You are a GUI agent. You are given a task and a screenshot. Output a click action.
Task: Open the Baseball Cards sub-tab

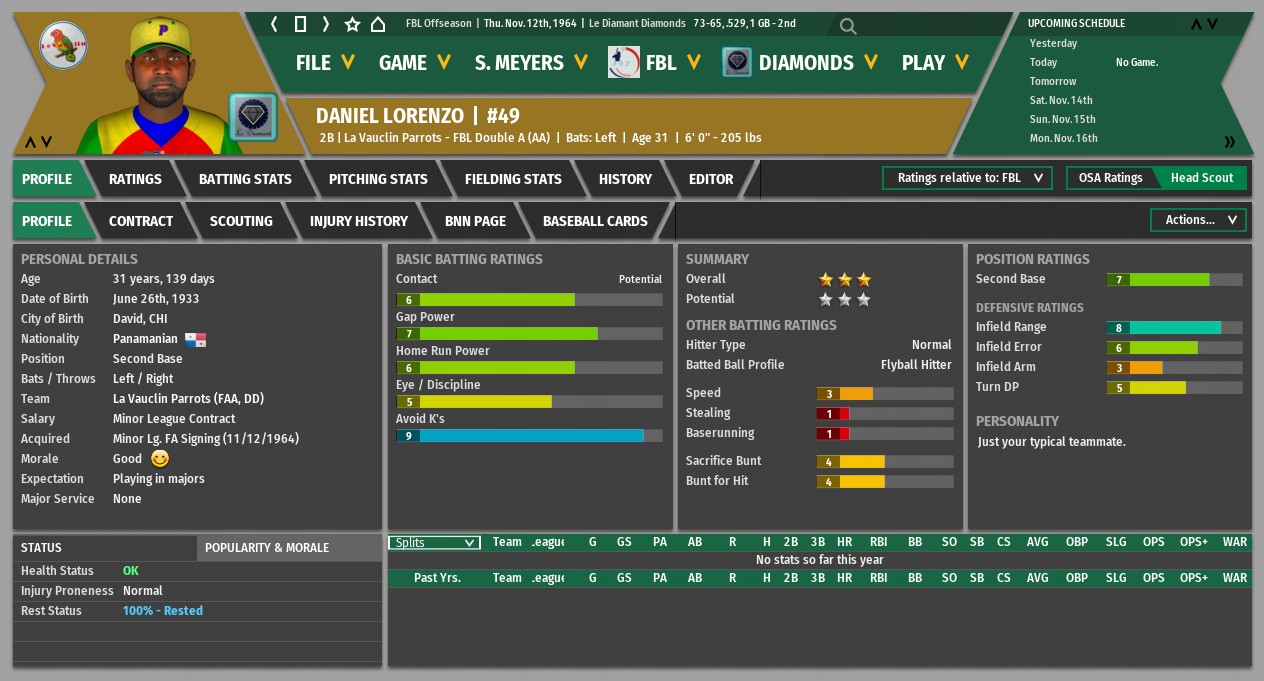pos(595,221)
